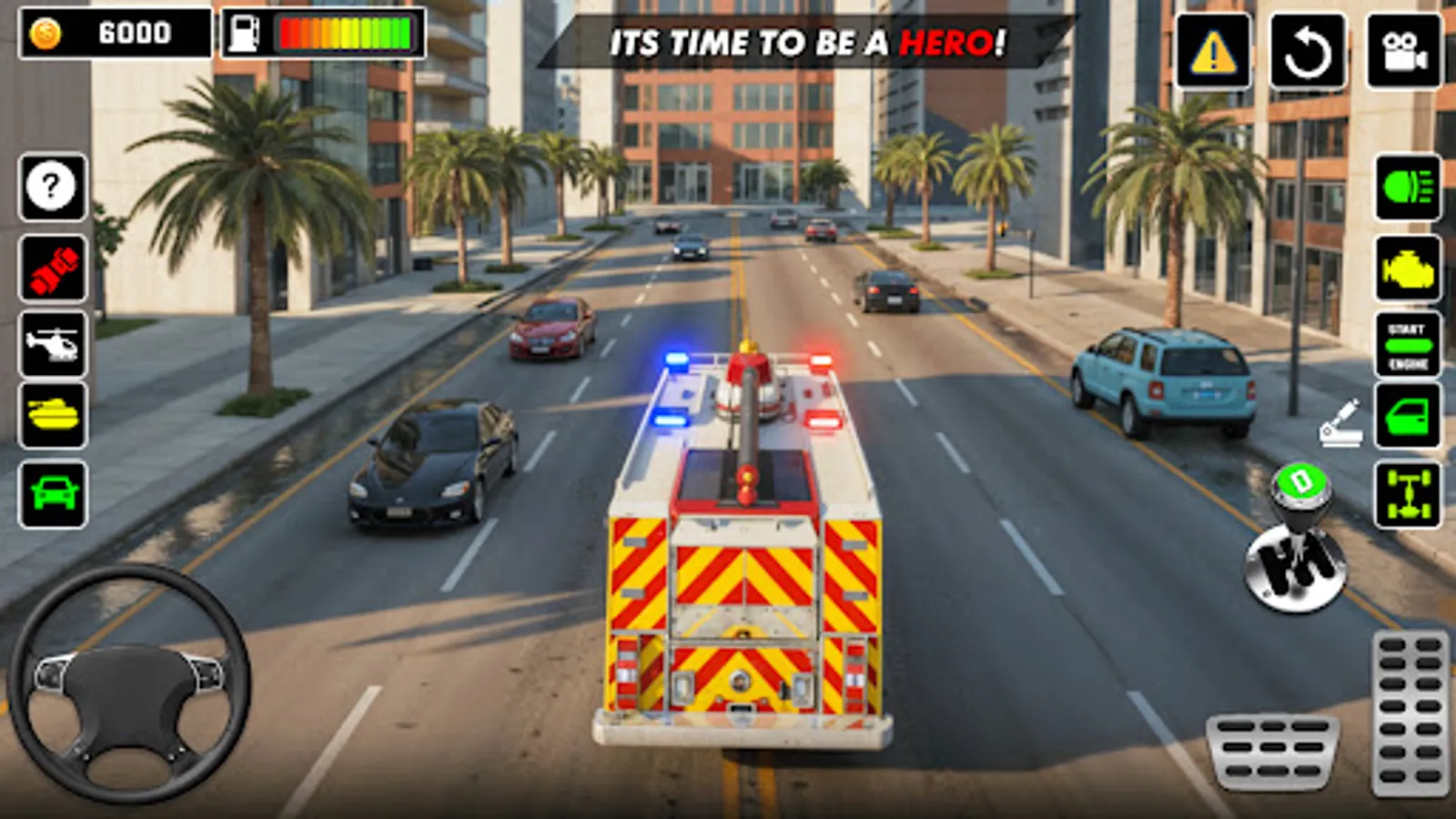Screen dimensions: 1456x819
Task: Click the red seatbelt icon
Action: click(x=51, y=268)
